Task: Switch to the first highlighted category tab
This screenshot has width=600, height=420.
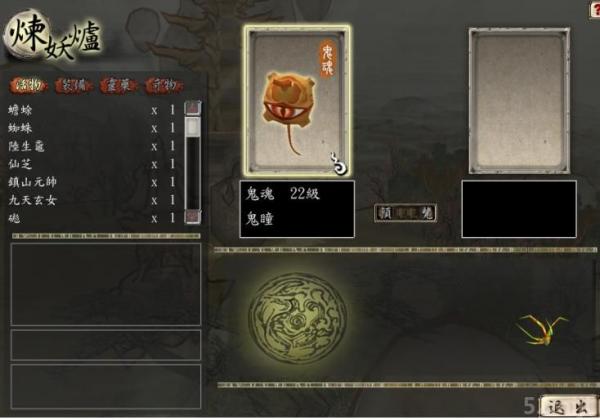Action: 29,86
